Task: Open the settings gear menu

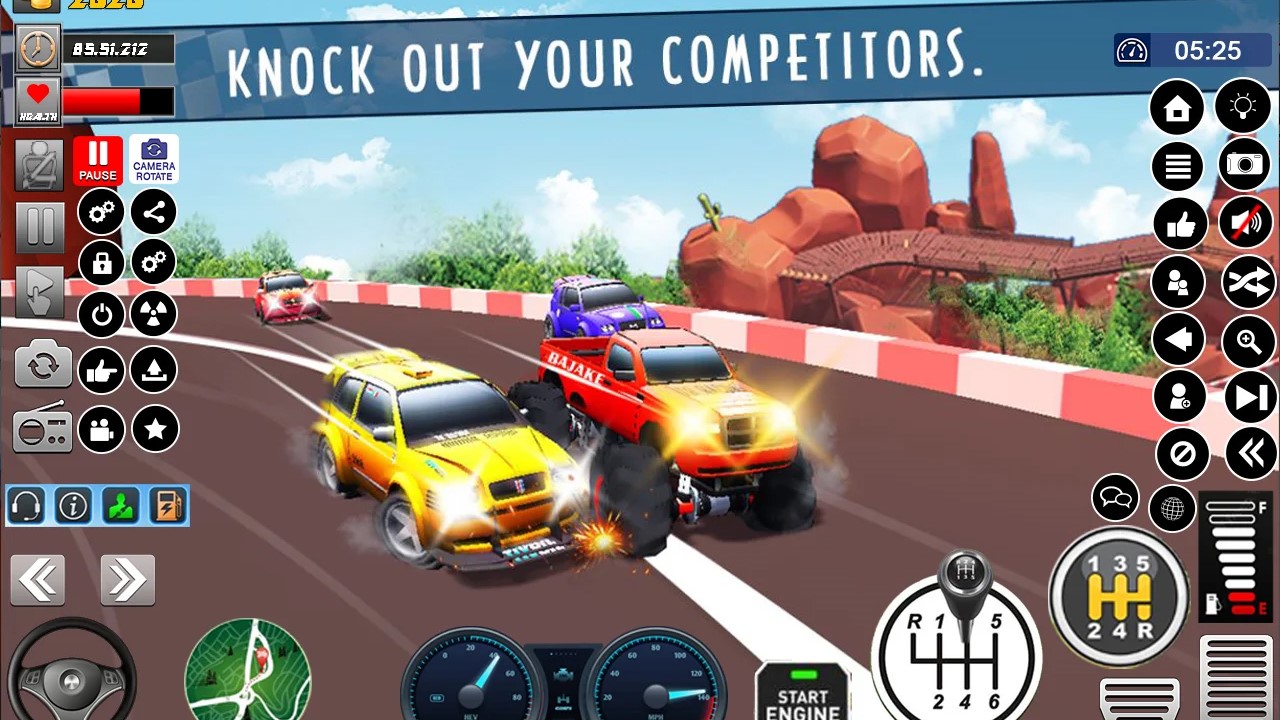Action: 100,212
